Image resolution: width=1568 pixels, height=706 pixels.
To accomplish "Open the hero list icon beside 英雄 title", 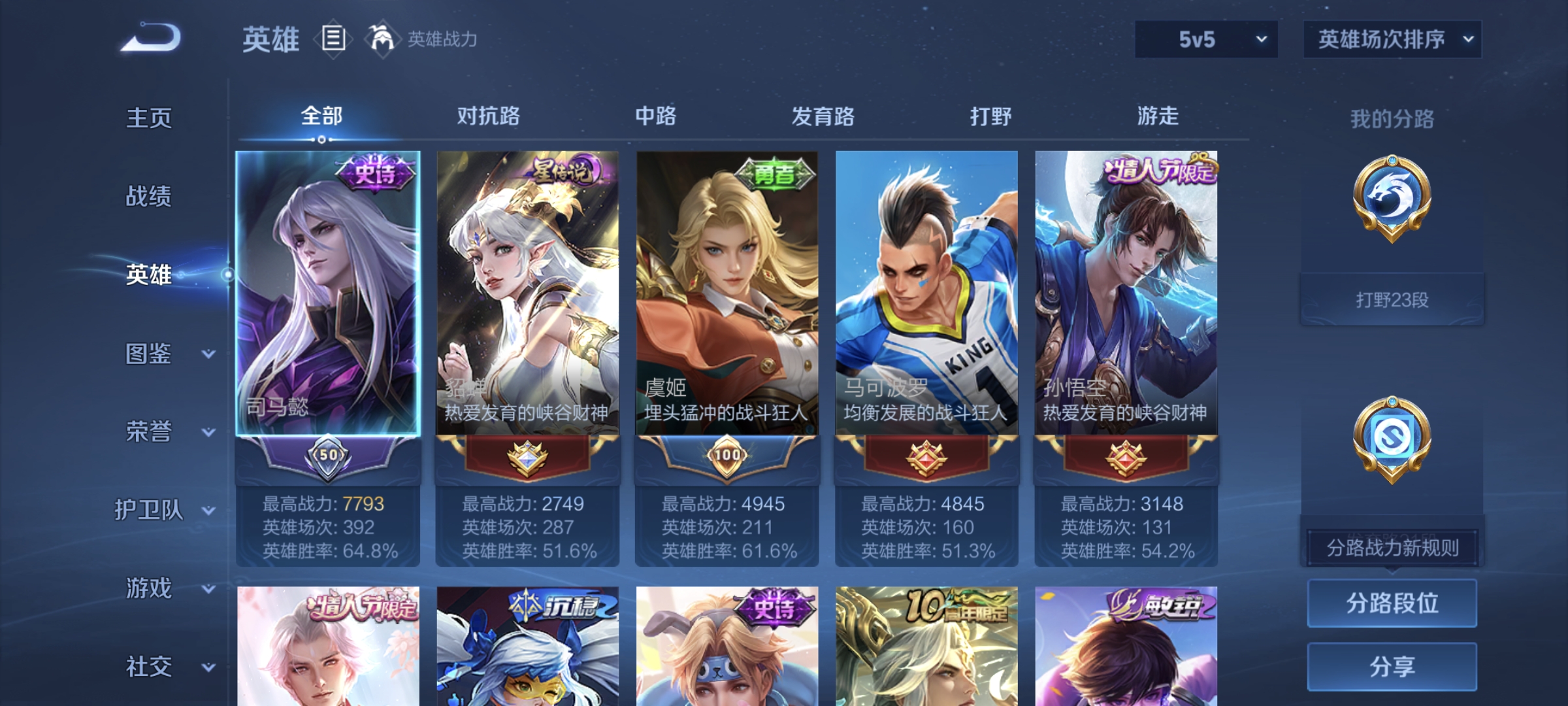I will (334, 39).
